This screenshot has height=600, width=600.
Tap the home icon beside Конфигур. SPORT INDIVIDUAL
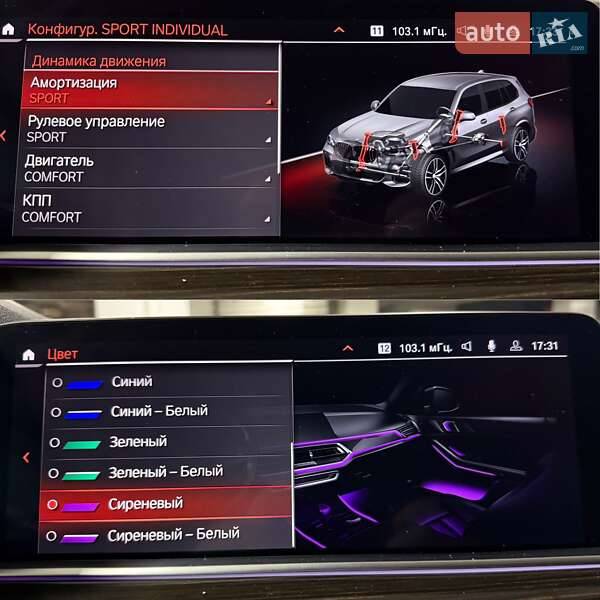pos(9,29)
